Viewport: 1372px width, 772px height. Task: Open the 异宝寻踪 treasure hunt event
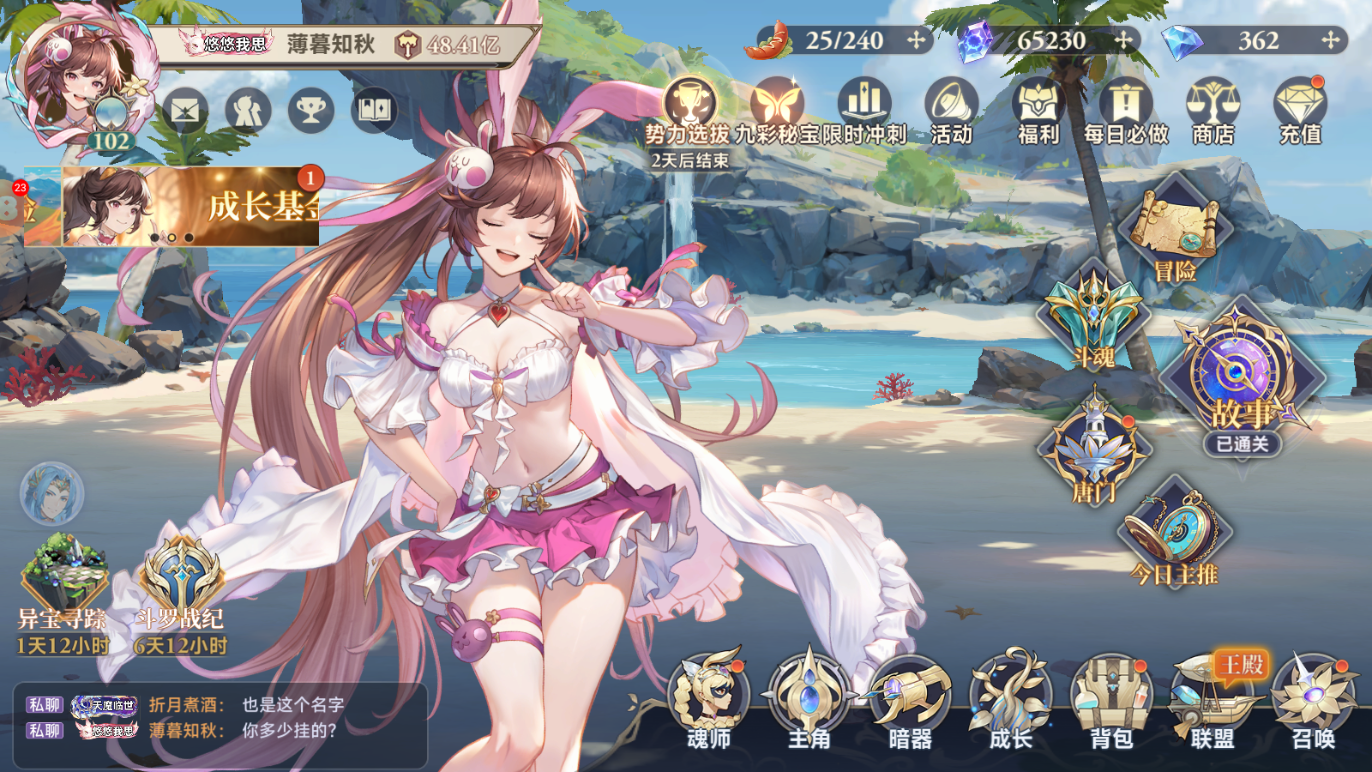[64, 590]
